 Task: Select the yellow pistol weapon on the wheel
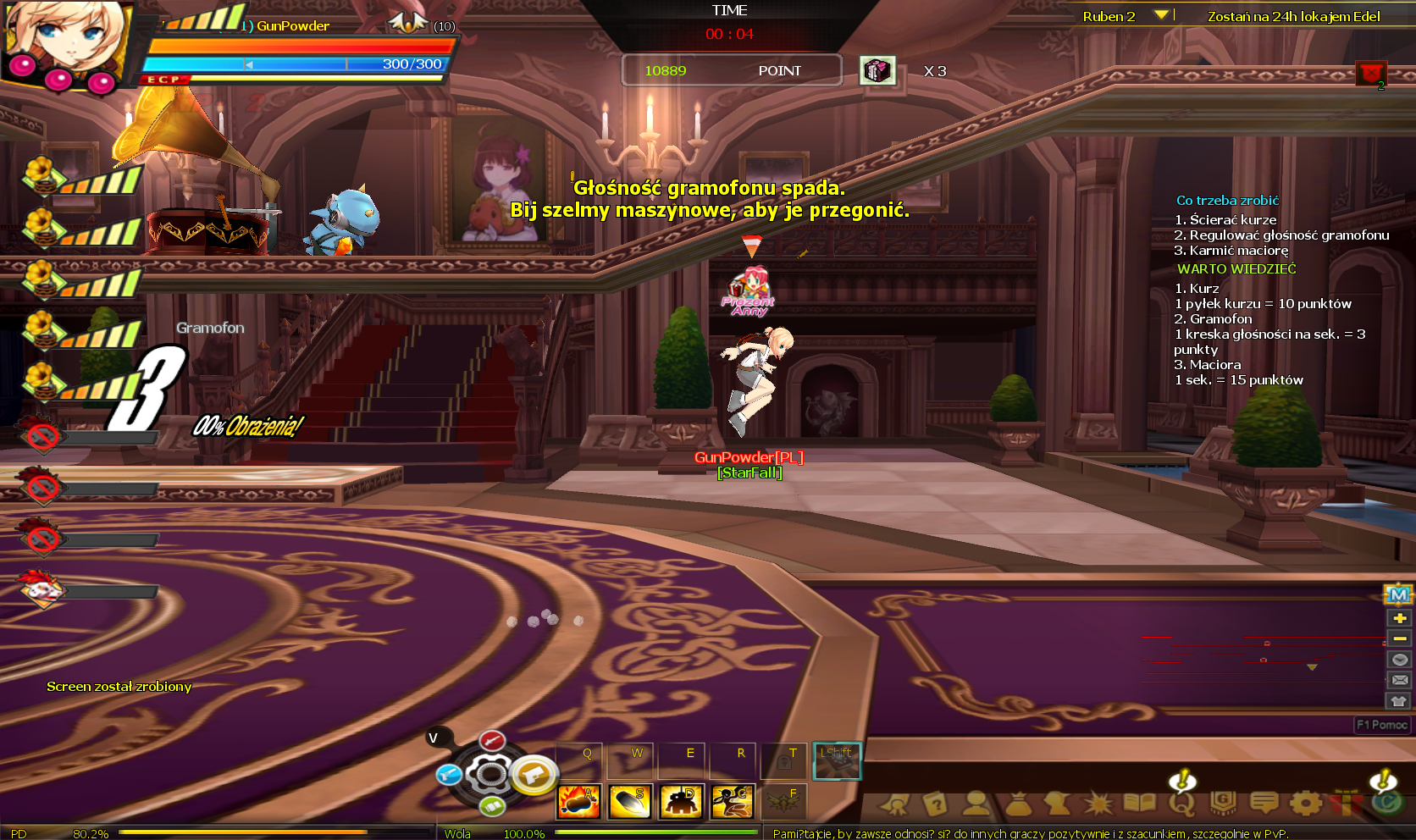534,774
